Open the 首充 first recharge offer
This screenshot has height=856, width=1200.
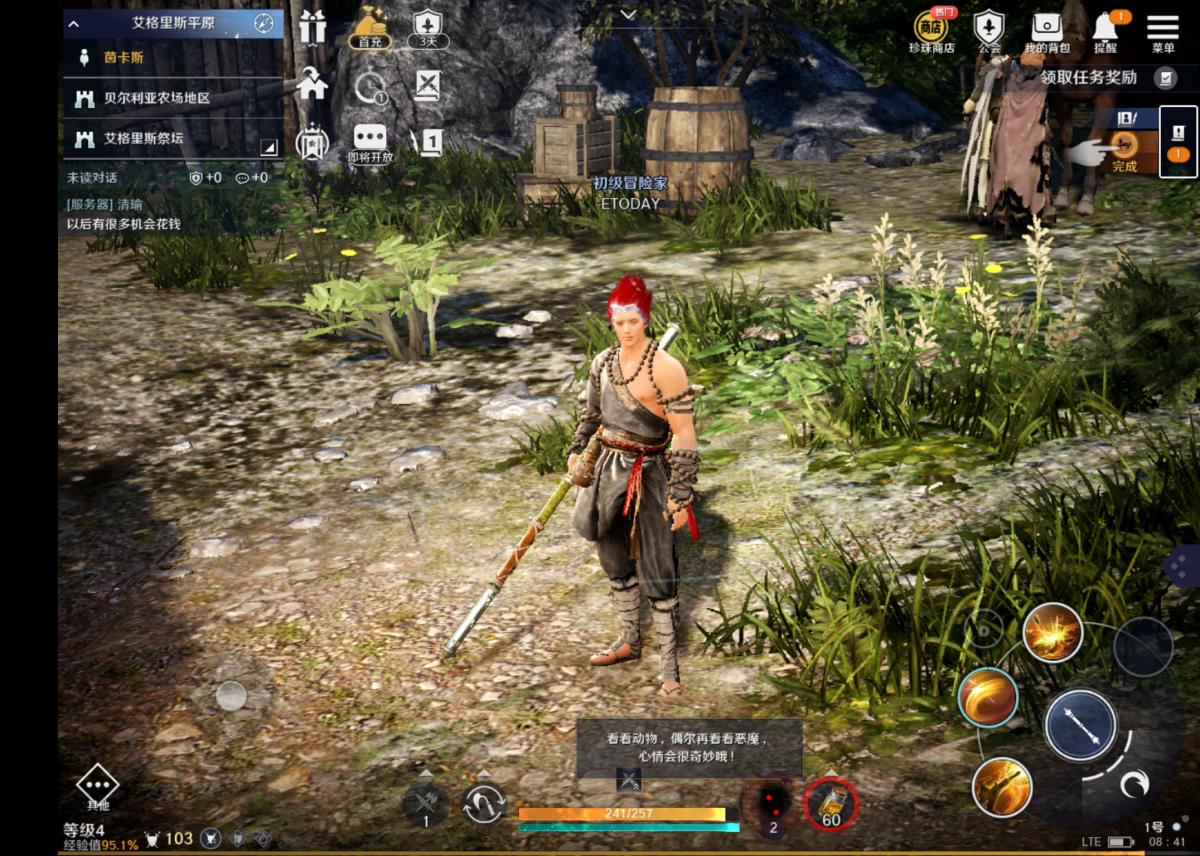click(x=370, y=28)
